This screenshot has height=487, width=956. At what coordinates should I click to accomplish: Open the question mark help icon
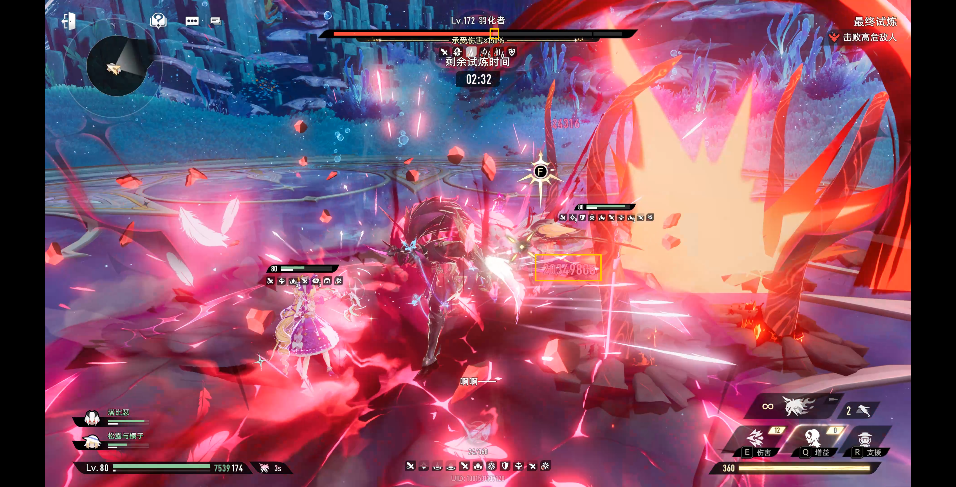tap(157, 20)
